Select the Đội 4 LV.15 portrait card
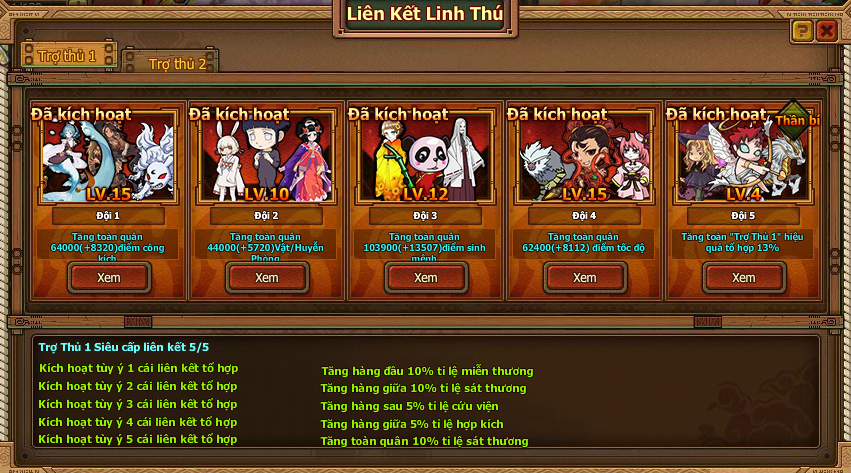The image size is (851, 473). coord(585,160)
